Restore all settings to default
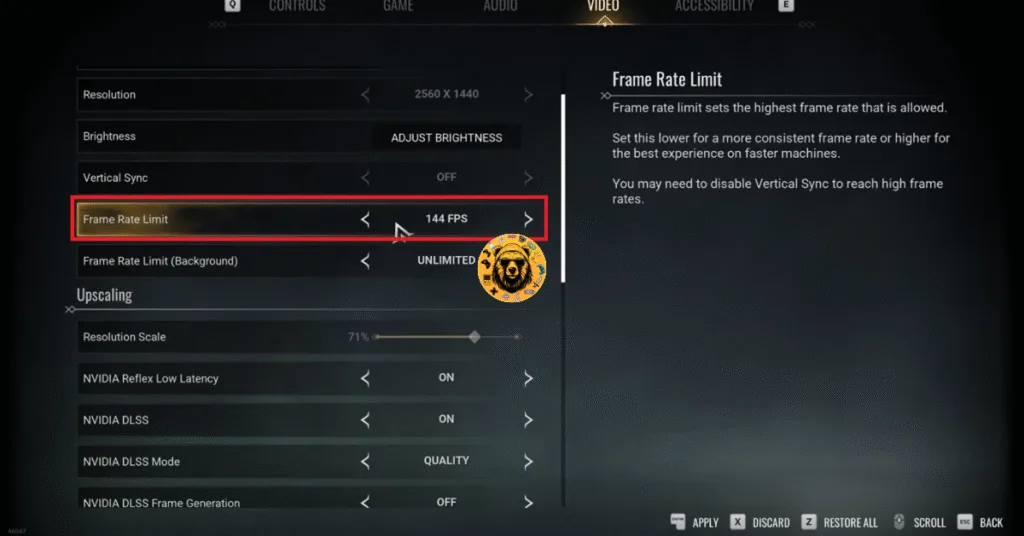This screenshot has width=1024, height=536. (842, 522)
